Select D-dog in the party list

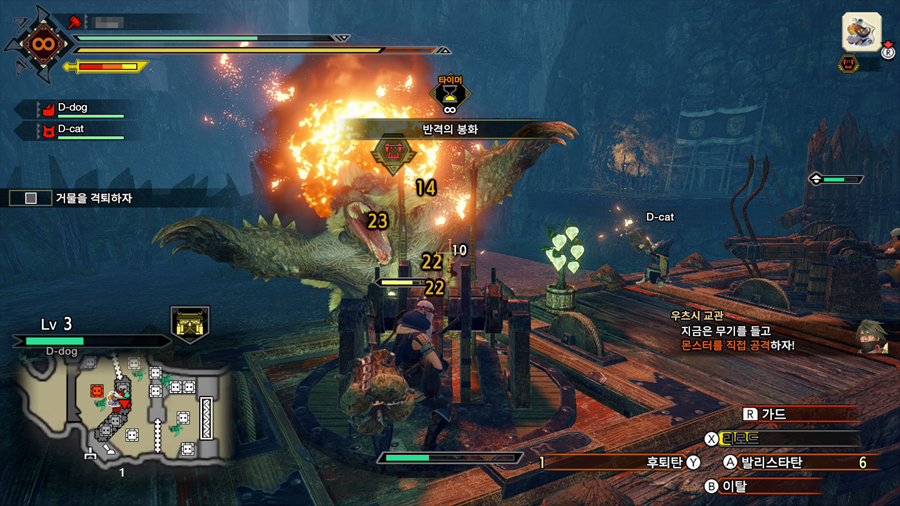pyautogui.click(x=76, y=107)
